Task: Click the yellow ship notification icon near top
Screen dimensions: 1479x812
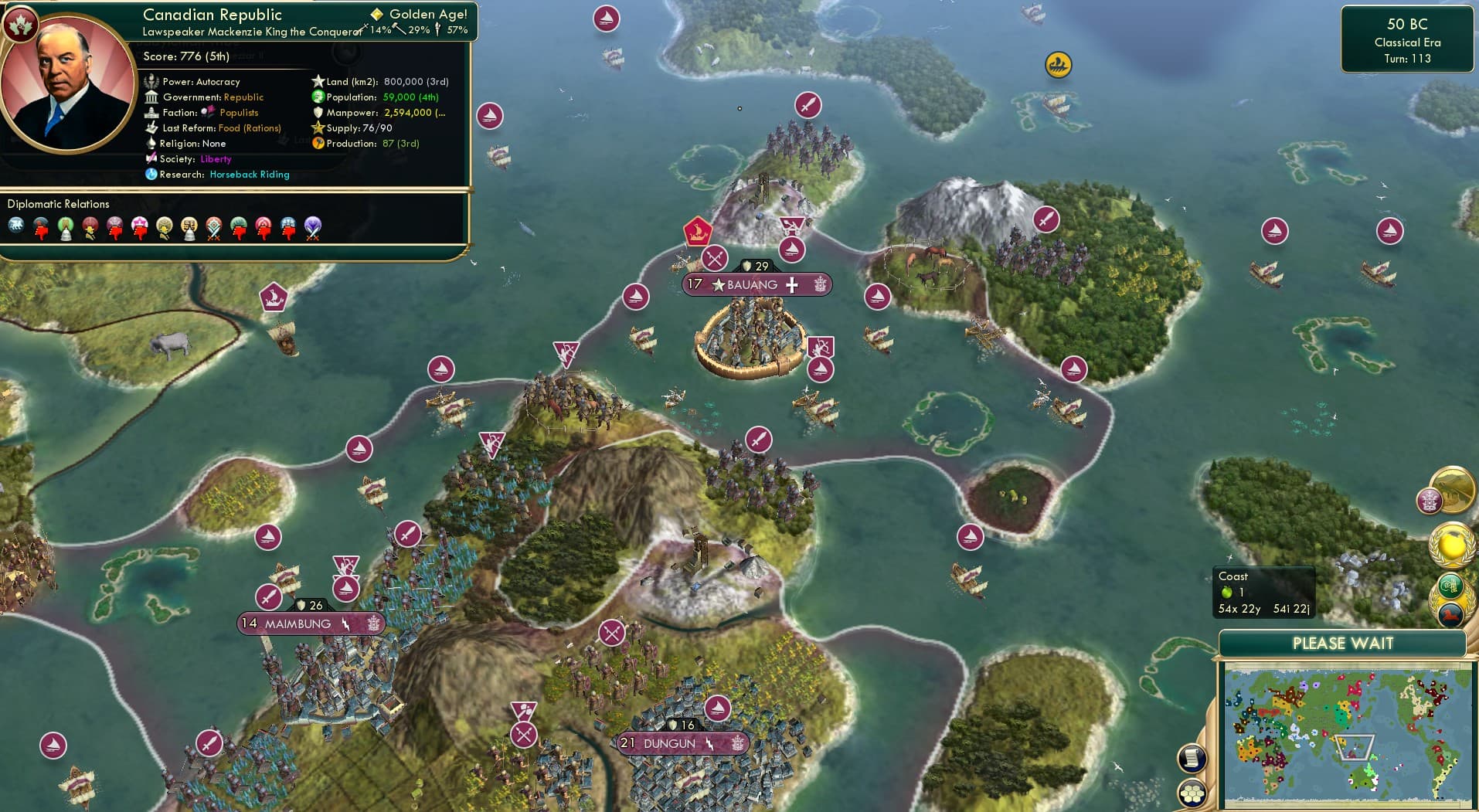Action: point(1057,66)
